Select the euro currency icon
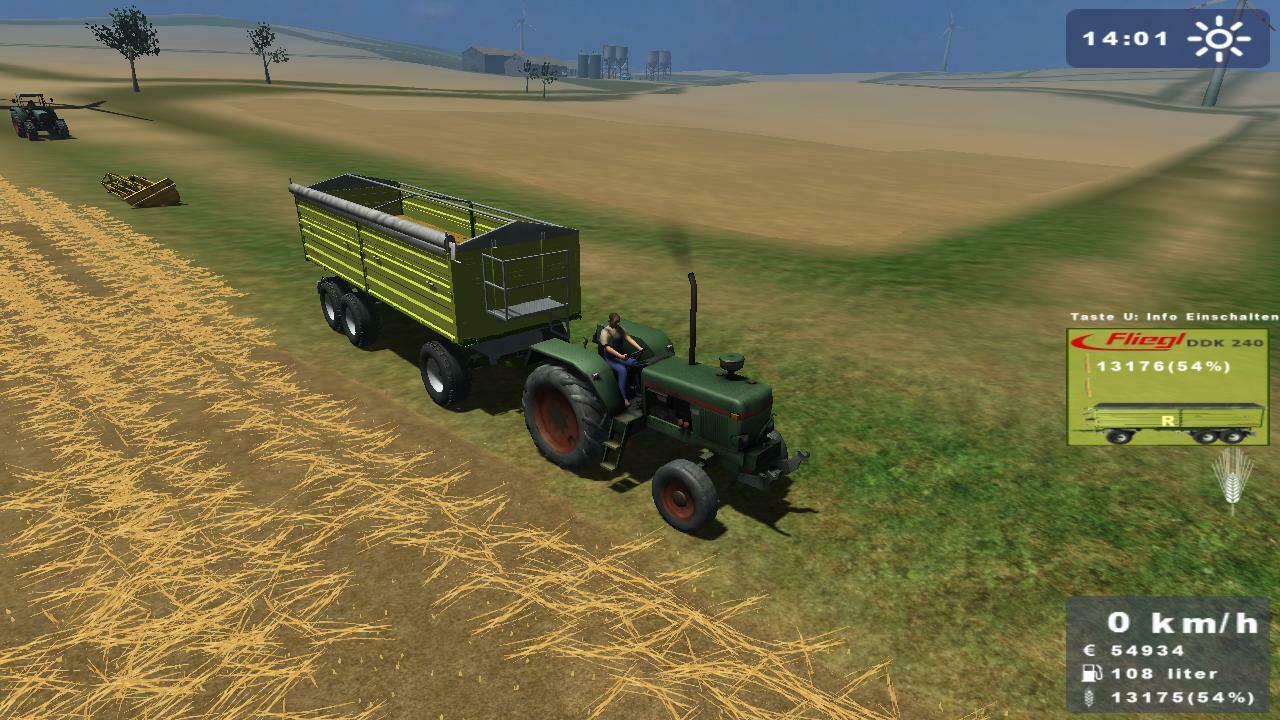Screen dimensions: 1280x720 [x=1090, y=649]
